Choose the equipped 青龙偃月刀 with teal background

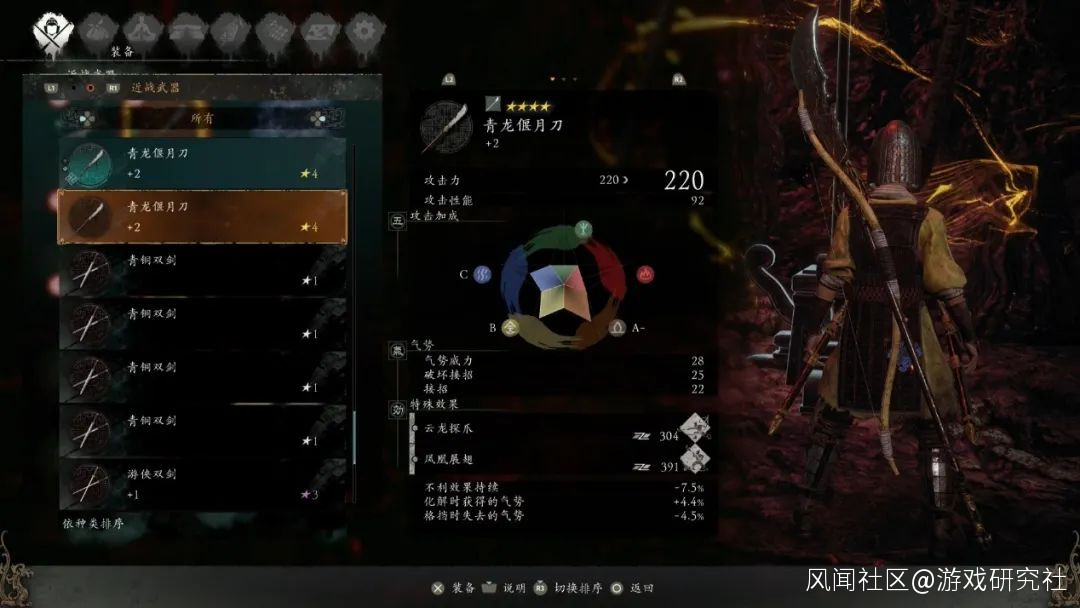point(202,163)
